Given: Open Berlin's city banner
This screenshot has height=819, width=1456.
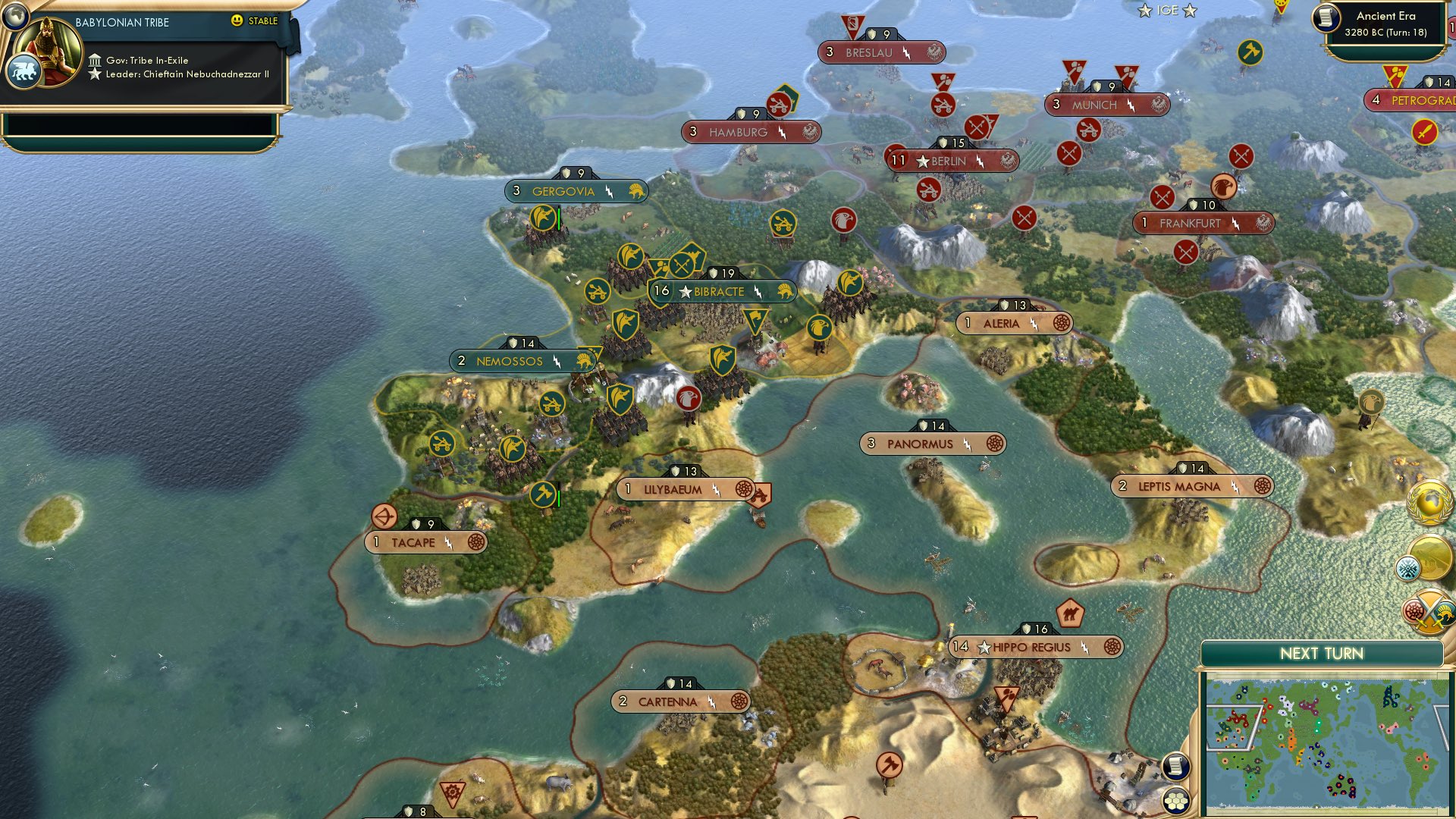Looking at the screenshot, I should point(951,161).
